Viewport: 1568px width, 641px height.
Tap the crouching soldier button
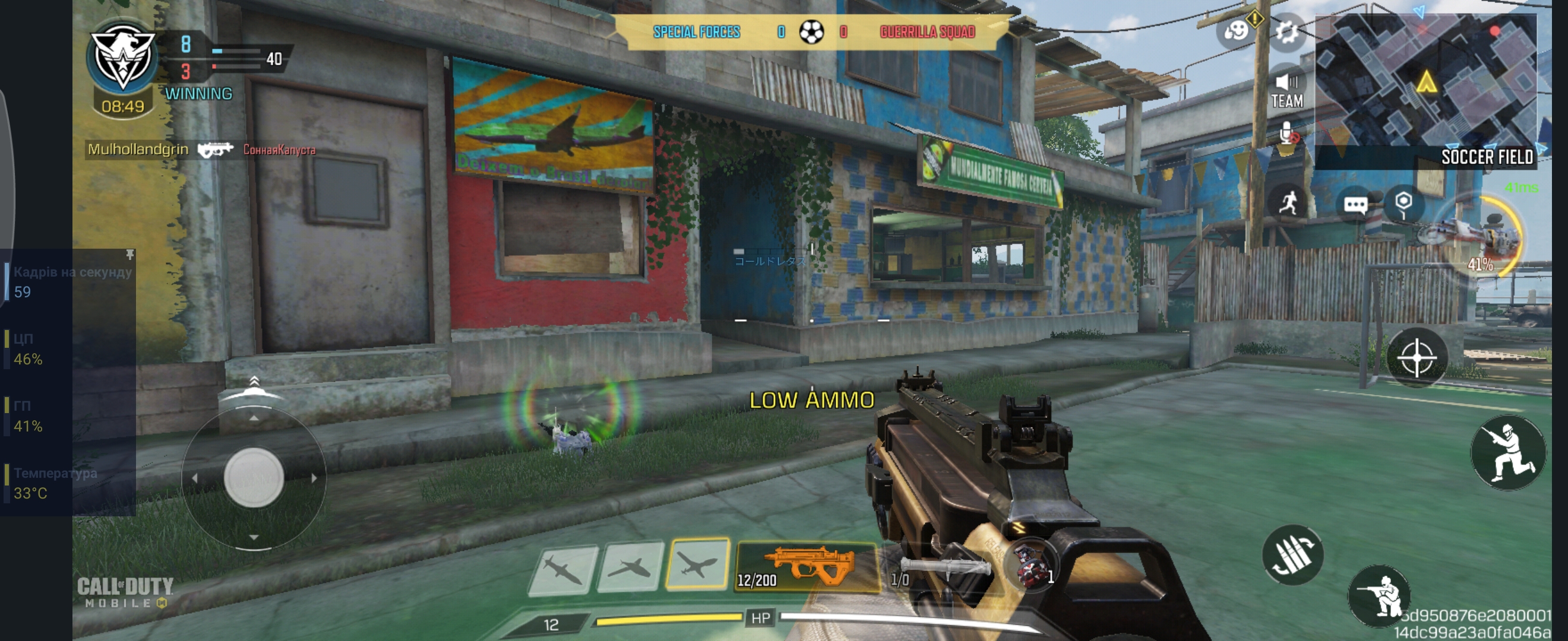click(x=1378, y=595)
